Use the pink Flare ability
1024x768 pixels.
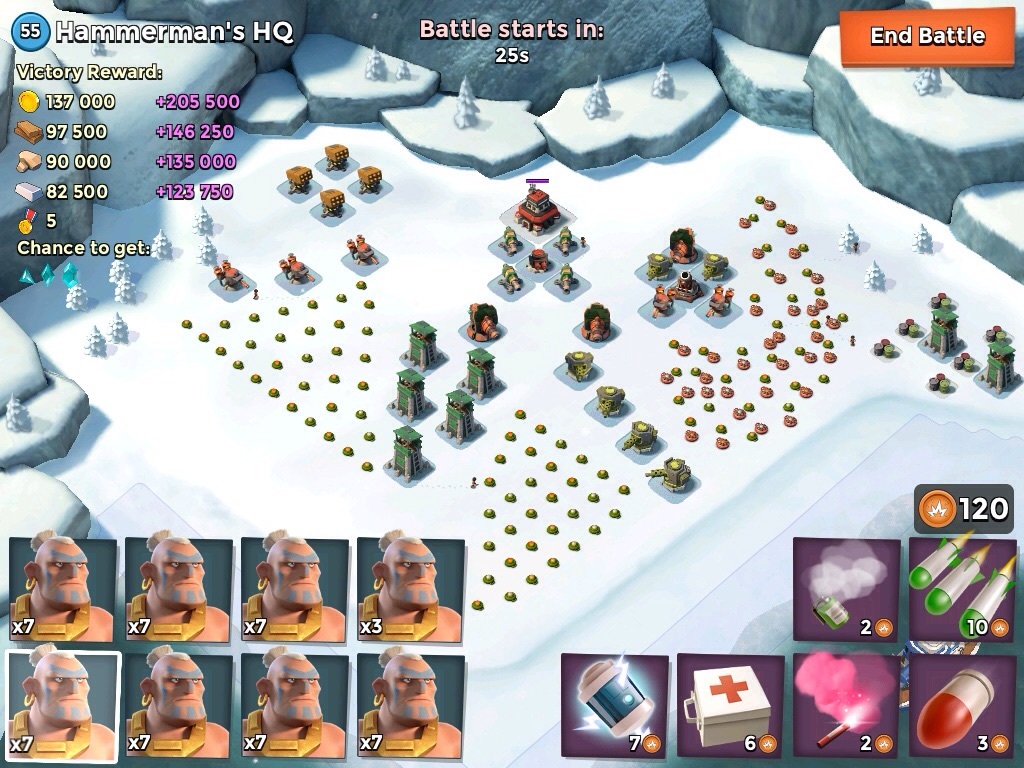[x=845, y=706]
